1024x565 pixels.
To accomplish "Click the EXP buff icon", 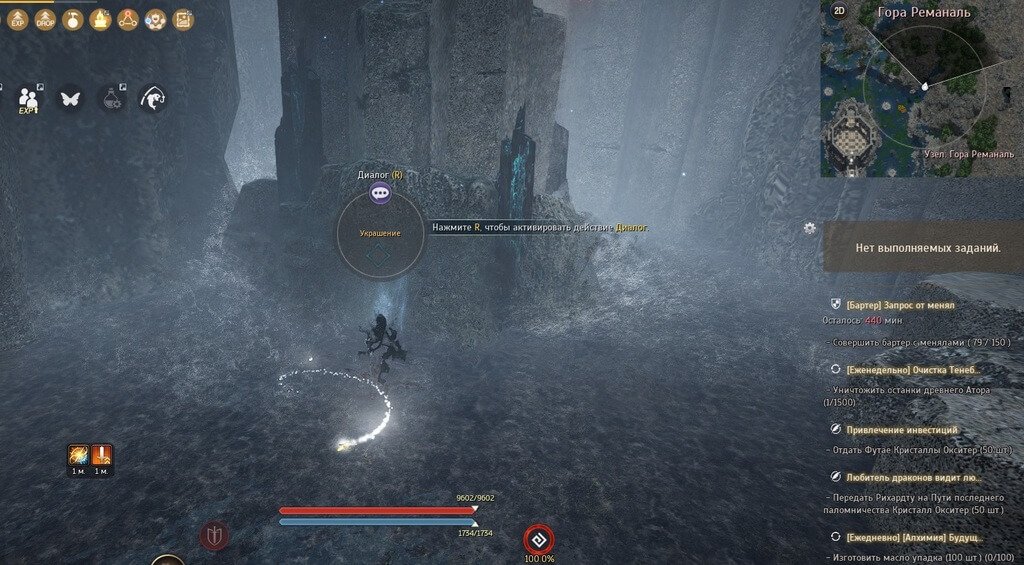I will click(18, 19).
